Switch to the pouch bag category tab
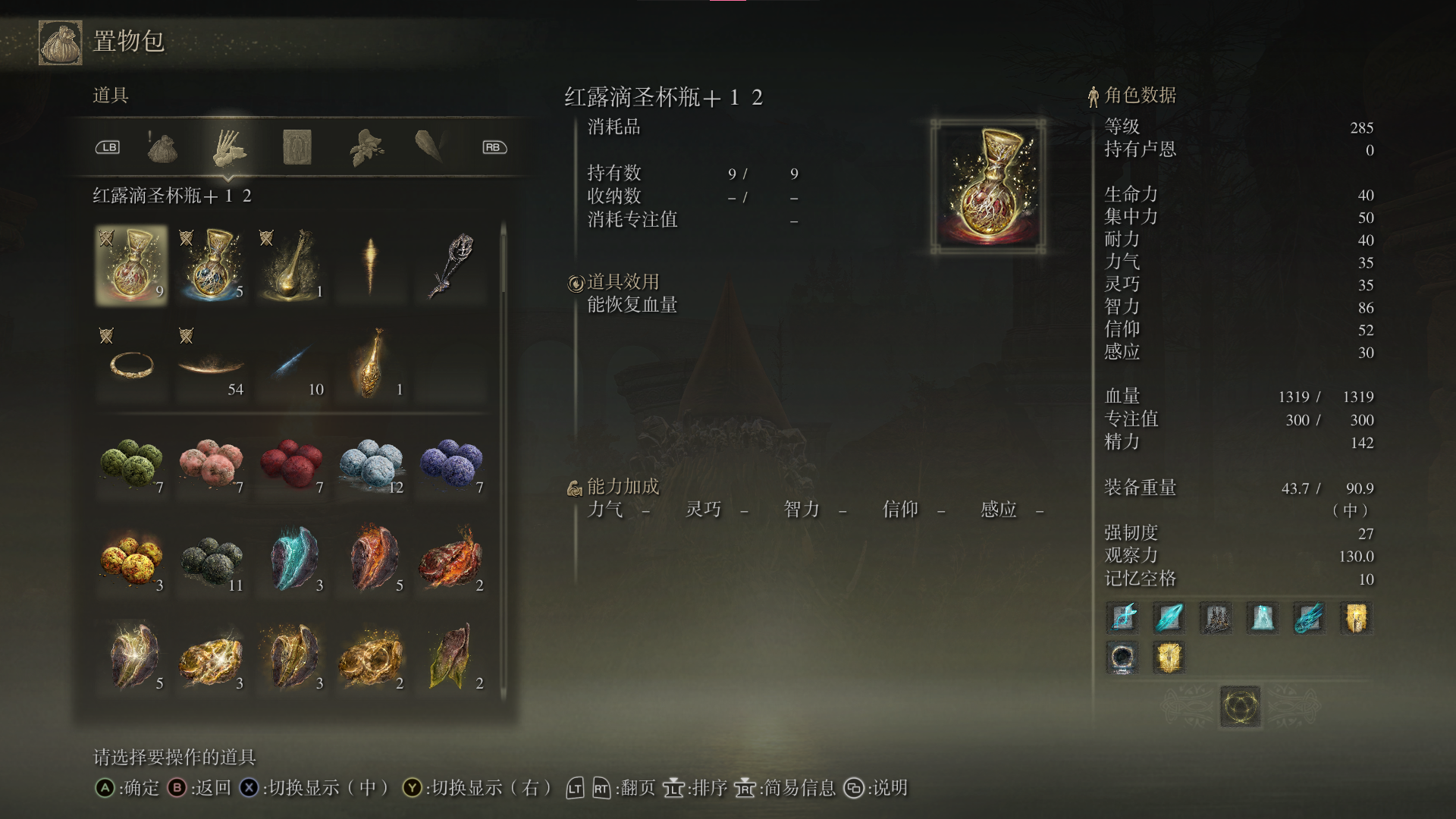The width and height of the screenshot is (1456, 819). click(162, 147)
